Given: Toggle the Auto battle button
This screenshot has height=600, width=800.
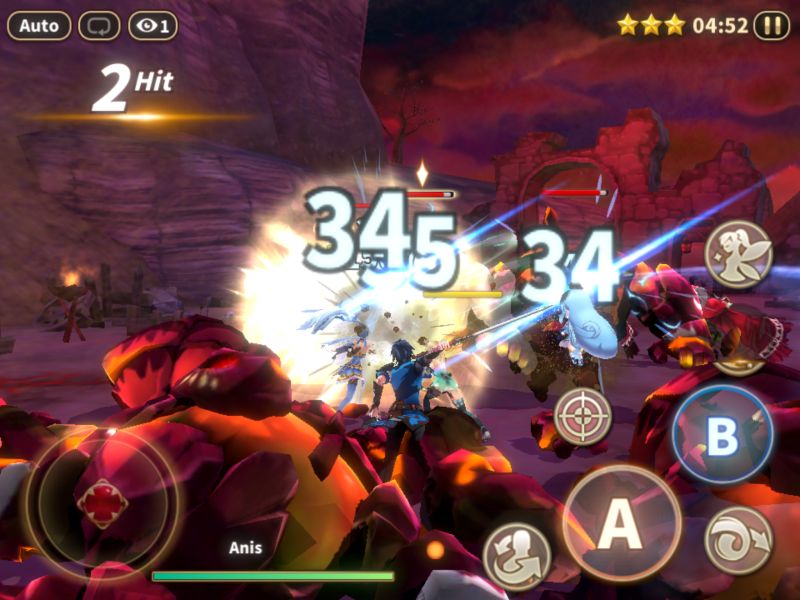Looking at the screenshot, I should click(x=39, y=26).
